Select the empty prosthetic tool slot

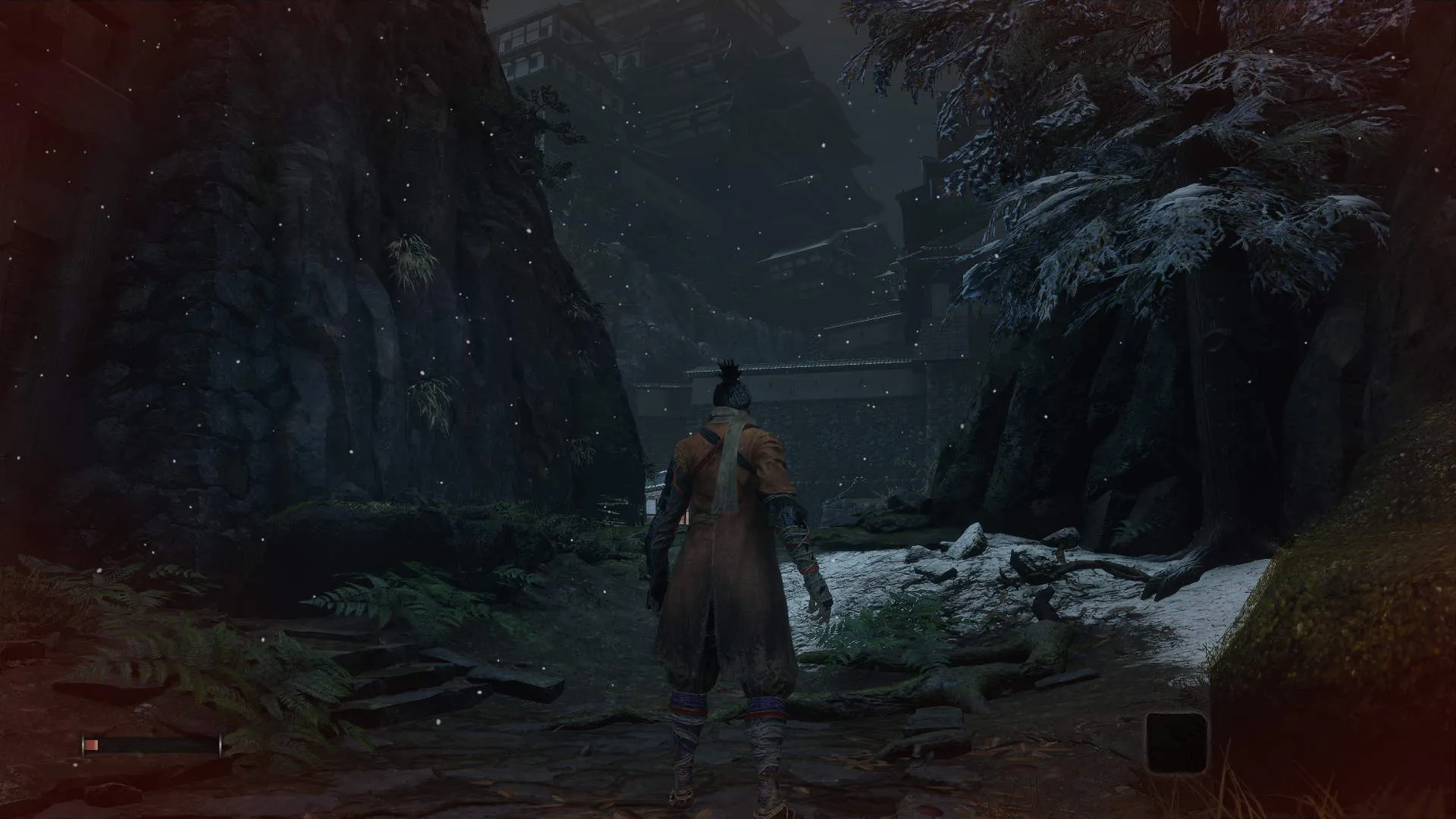click(1176, 742)
